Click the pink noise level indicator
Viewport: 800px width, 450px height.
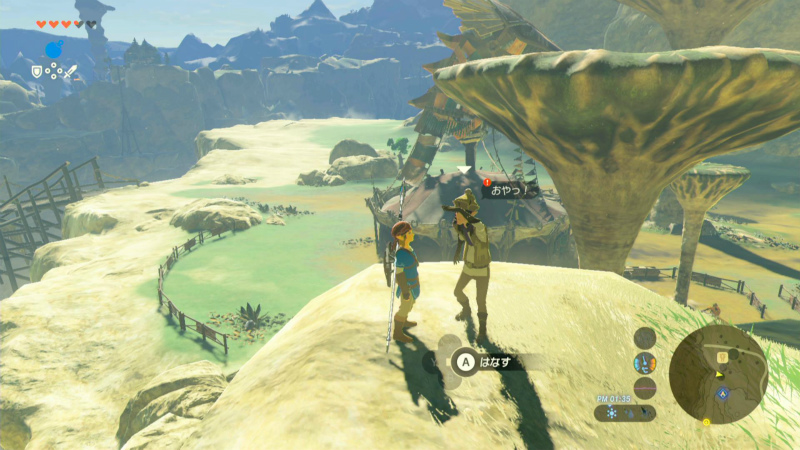click(645, 387)
